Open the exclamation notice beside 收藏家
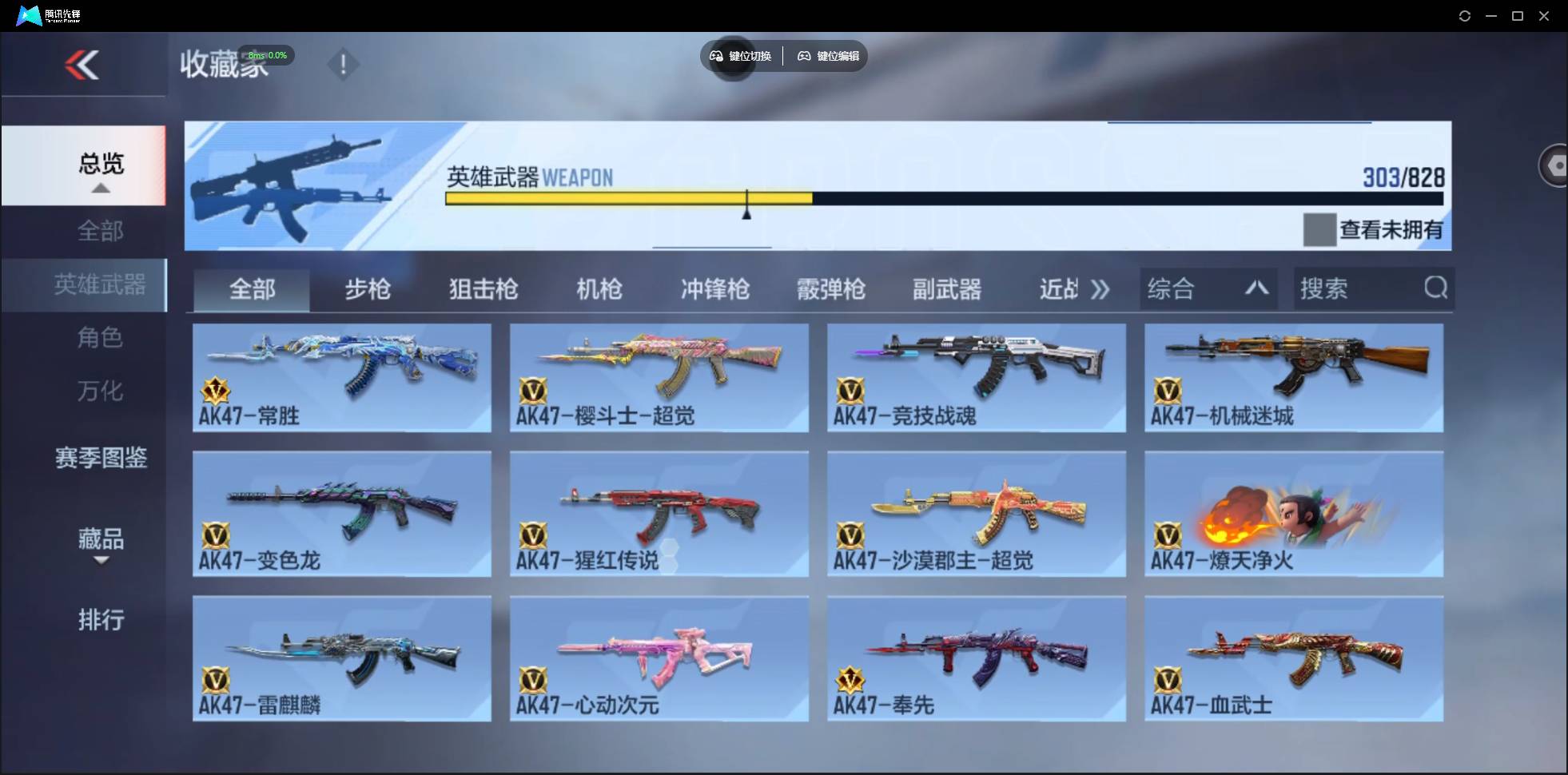1568x775 pixels. pos(344,64)
